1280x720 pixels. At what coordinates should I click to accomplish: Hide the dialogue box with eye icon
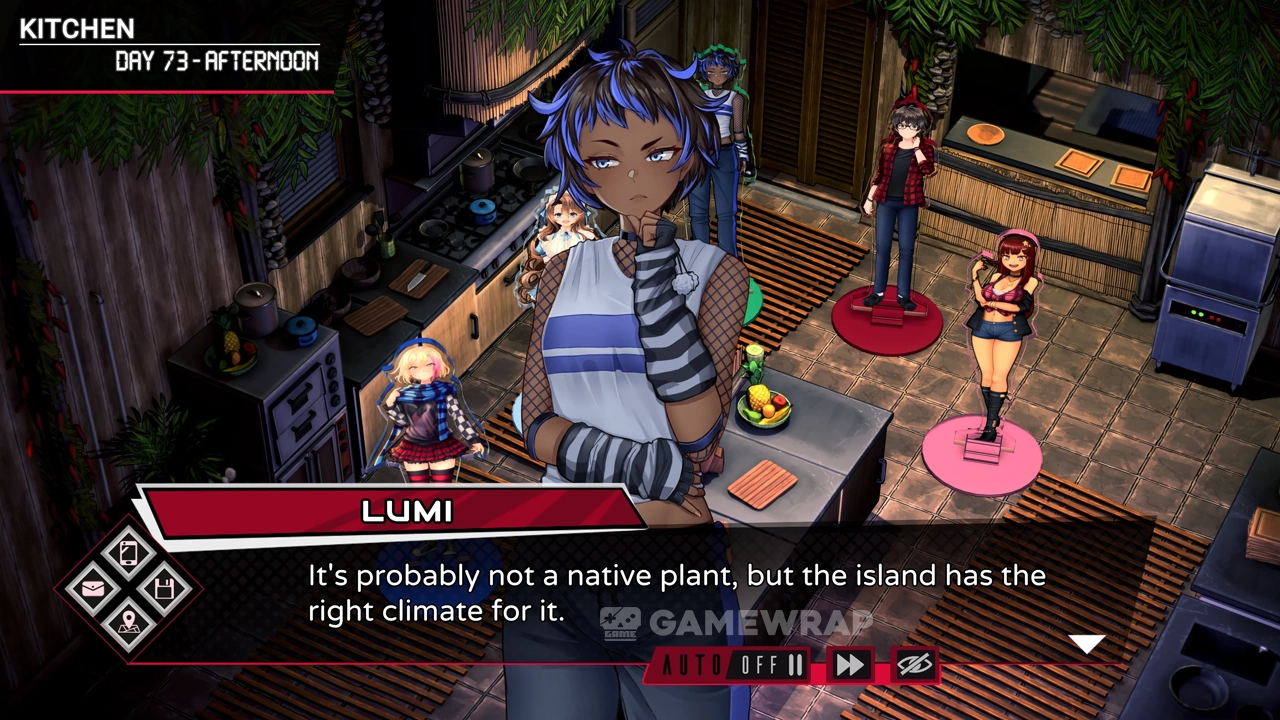click(914, 666)
